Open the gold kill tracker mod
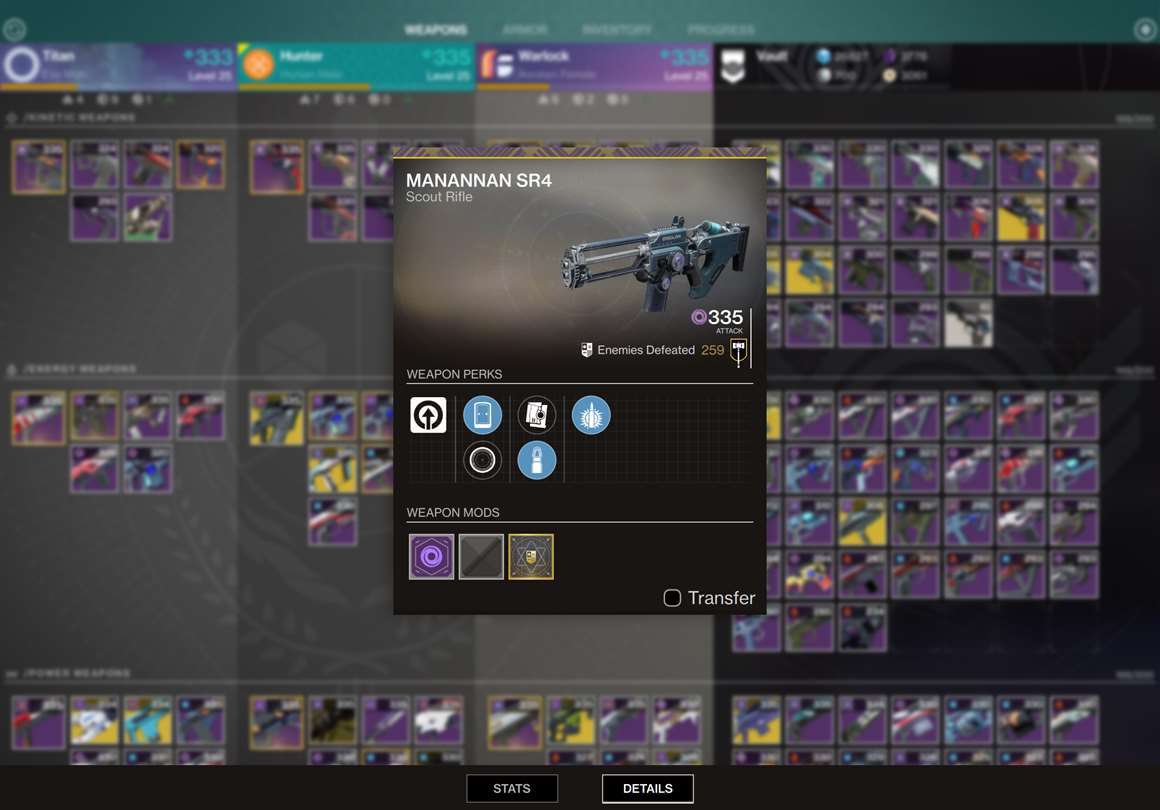 click(x=531, y=557)
